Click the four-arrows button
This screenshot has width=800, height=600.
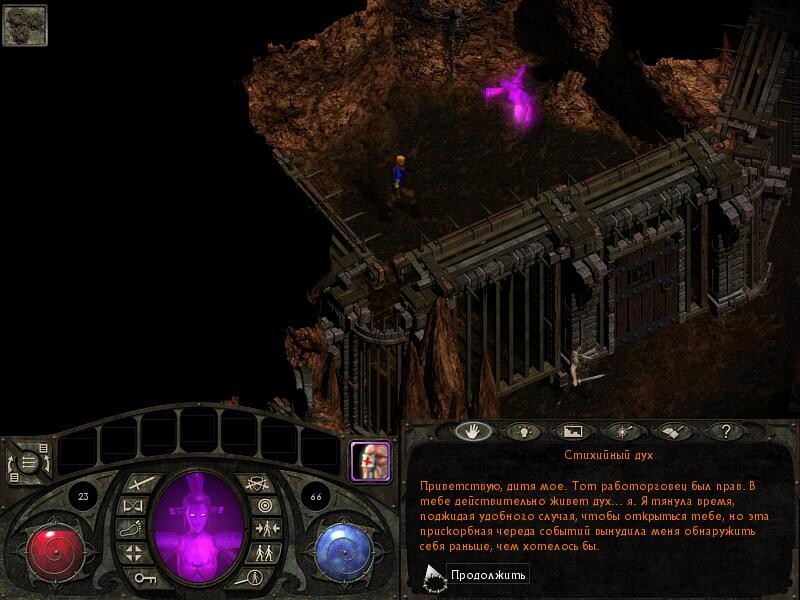click(134, 553)
